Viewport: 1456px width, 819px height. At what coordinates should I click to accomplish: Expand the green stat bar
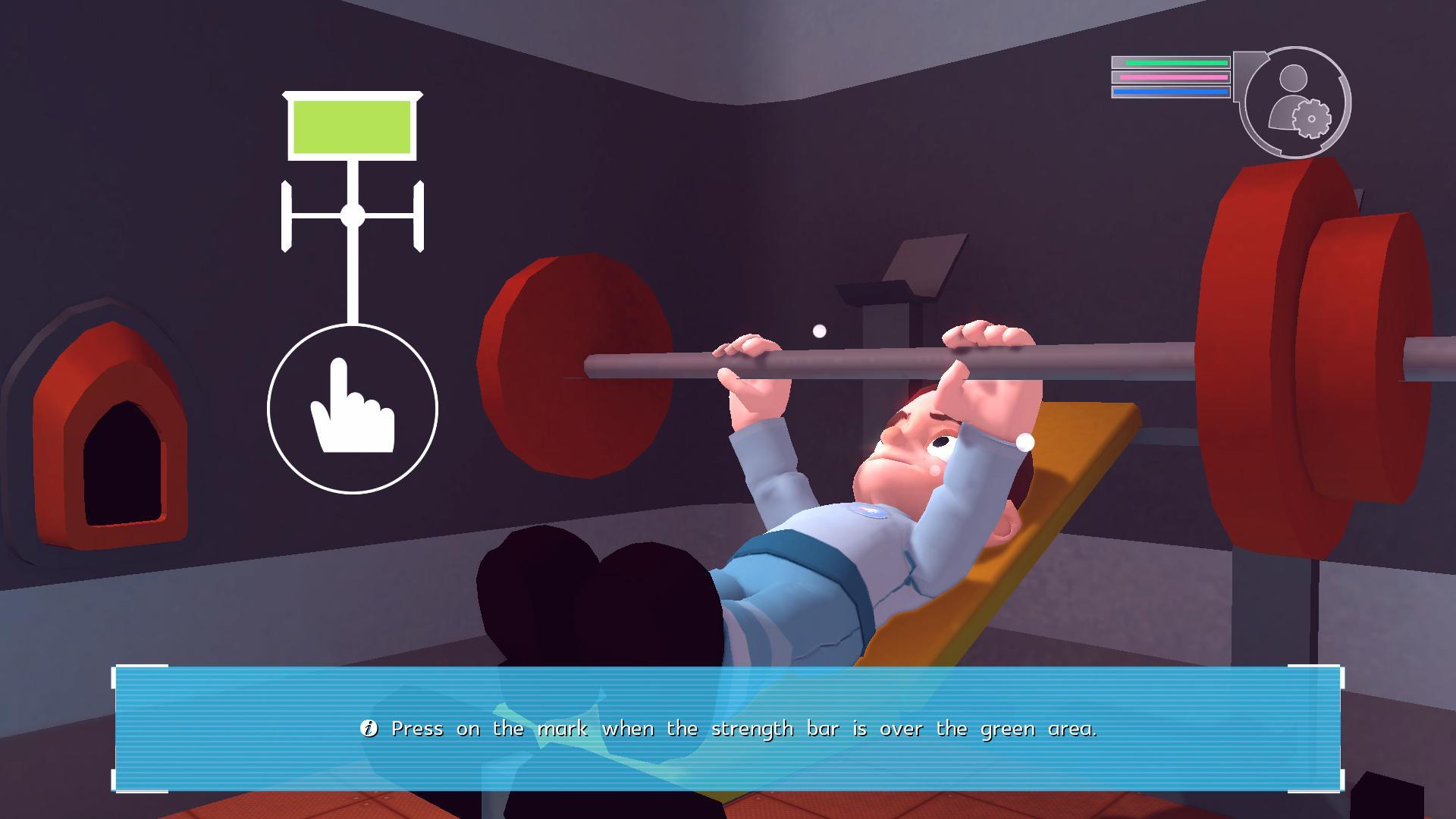pyautogui.click(x=1172, y=62)
